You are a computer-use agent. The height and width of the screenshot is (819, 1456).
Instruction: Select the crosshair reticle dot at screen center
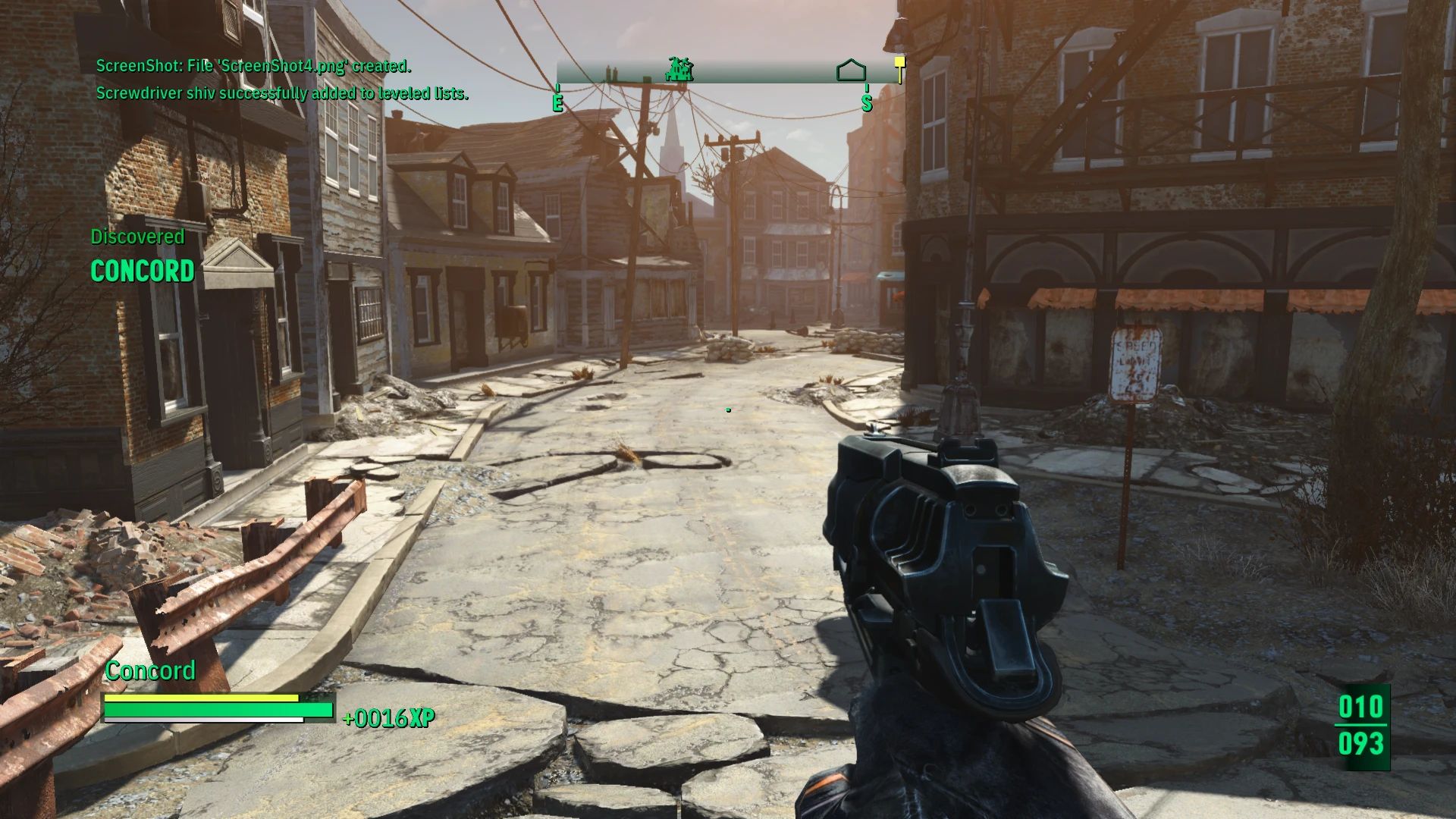[728, 409]
